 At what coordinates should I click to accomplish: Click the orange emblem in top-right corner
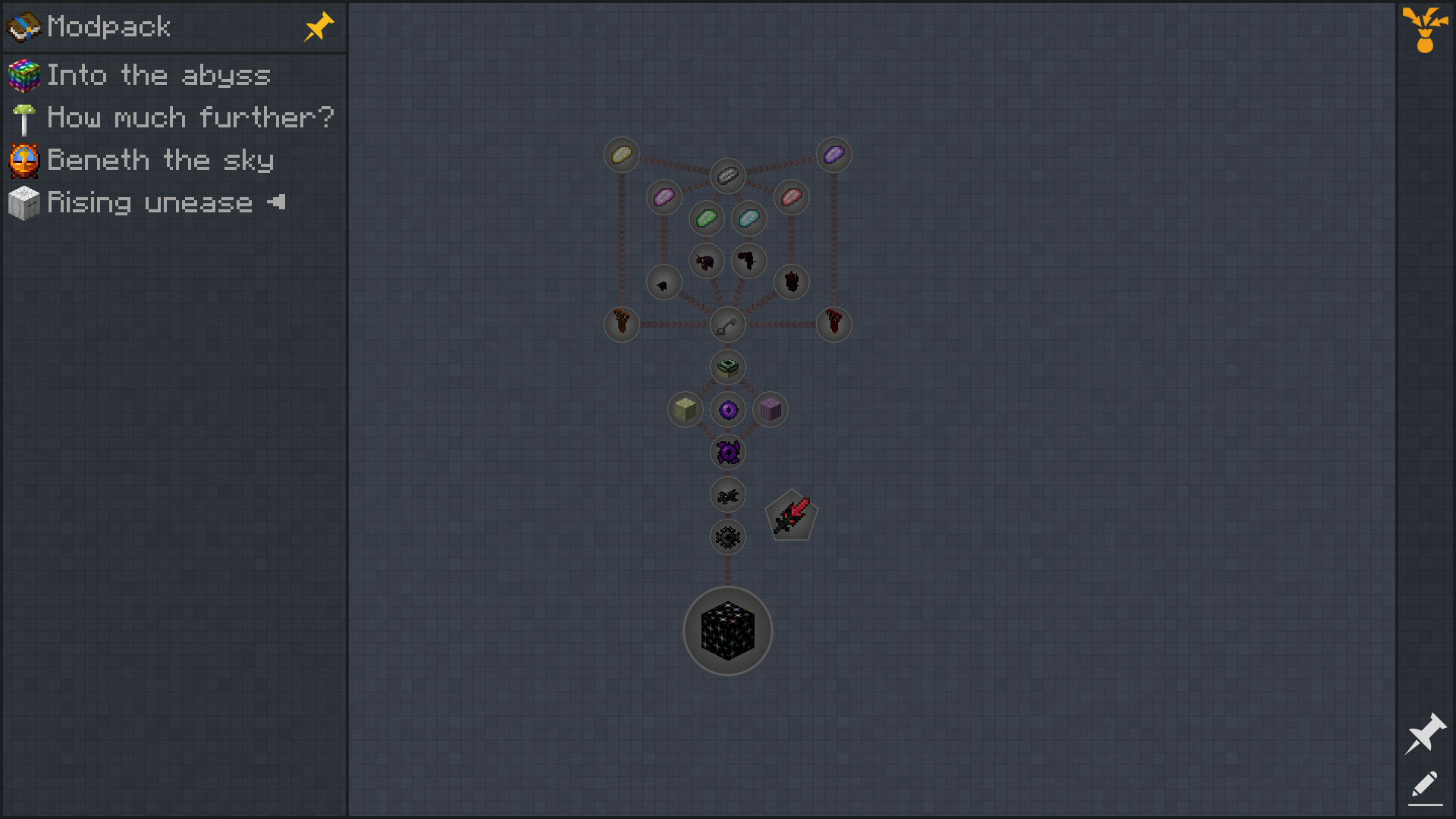[1425, 29]
